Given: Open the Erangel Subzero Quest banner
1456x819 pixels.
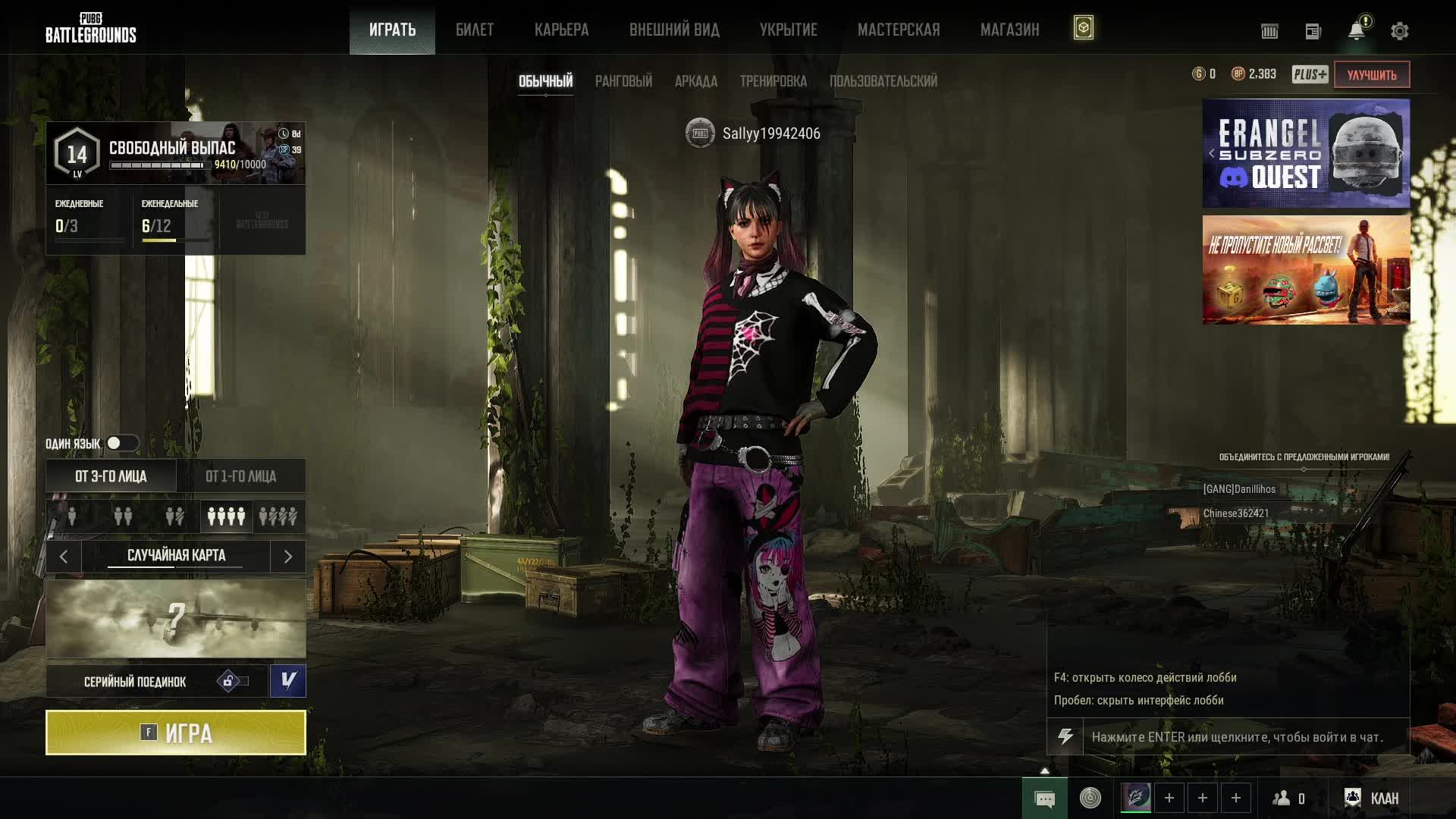Looking at the screenshot, I should pos(1306,153).
